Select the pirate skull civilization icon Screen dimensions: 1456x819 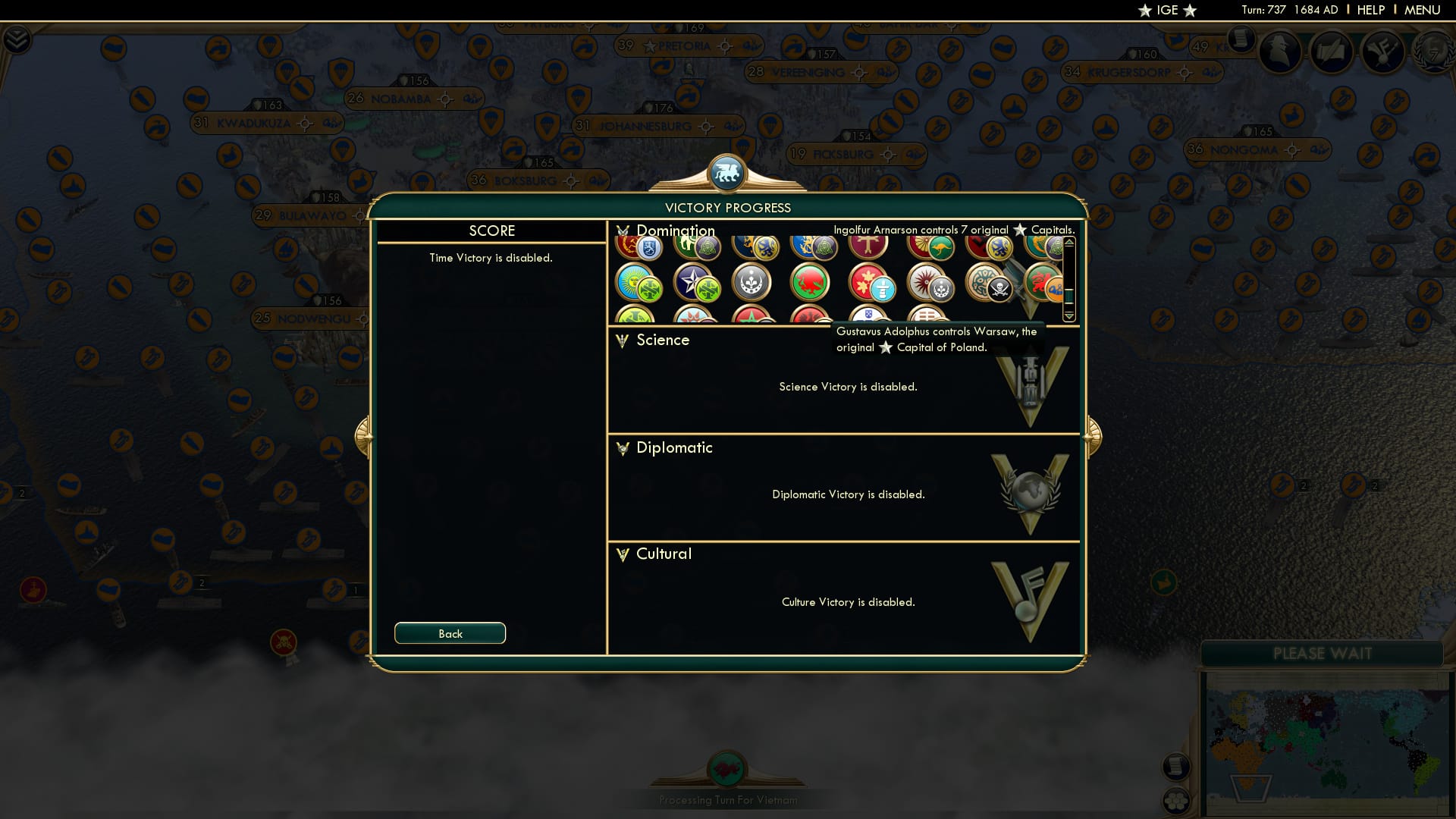(x=999, y=287)
